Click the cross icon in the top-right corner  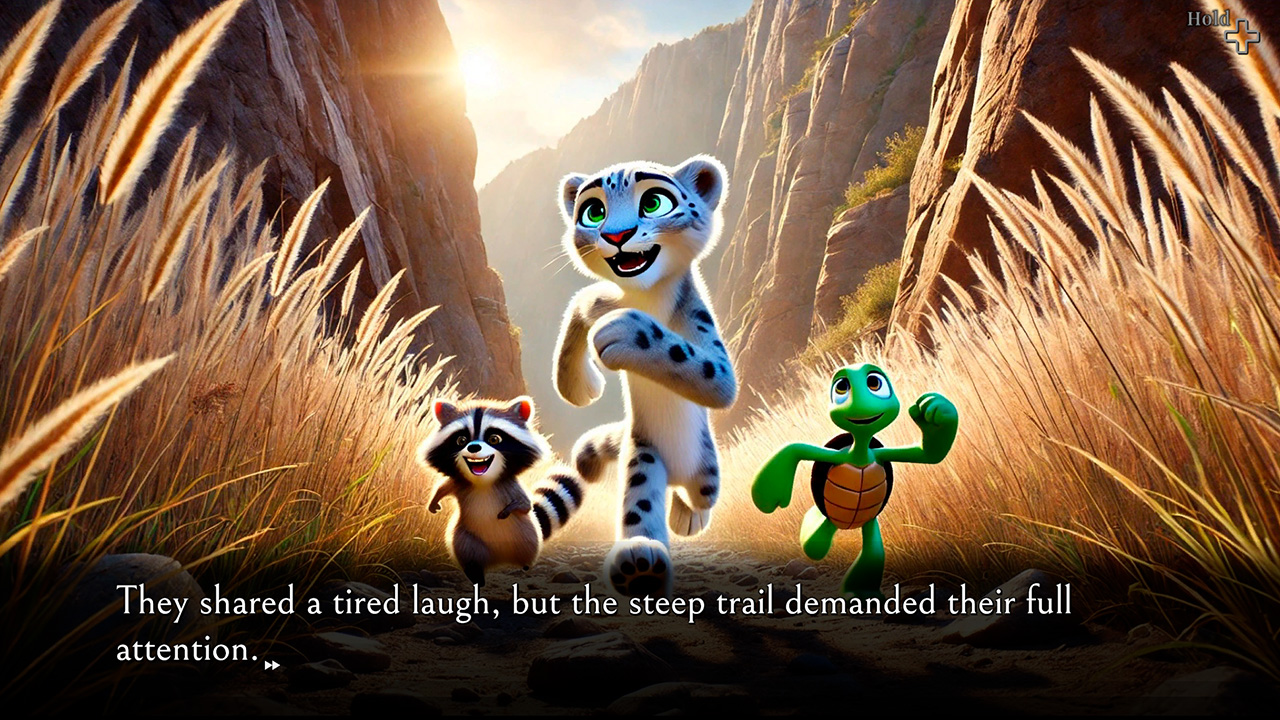(1243, 35)
